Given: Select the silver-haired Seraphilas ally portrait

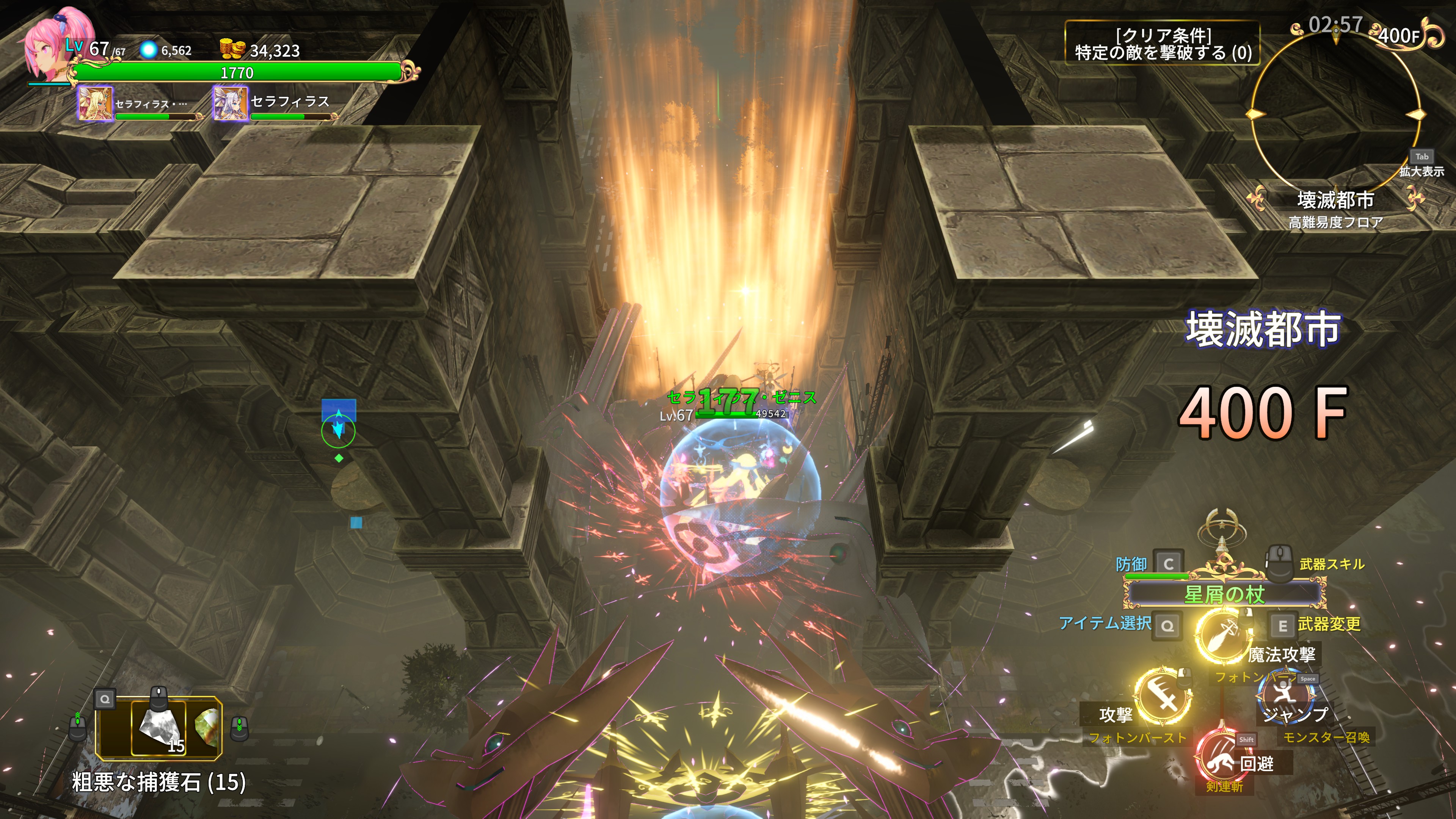Looking at the screenshot, I should tap(230, 104).
